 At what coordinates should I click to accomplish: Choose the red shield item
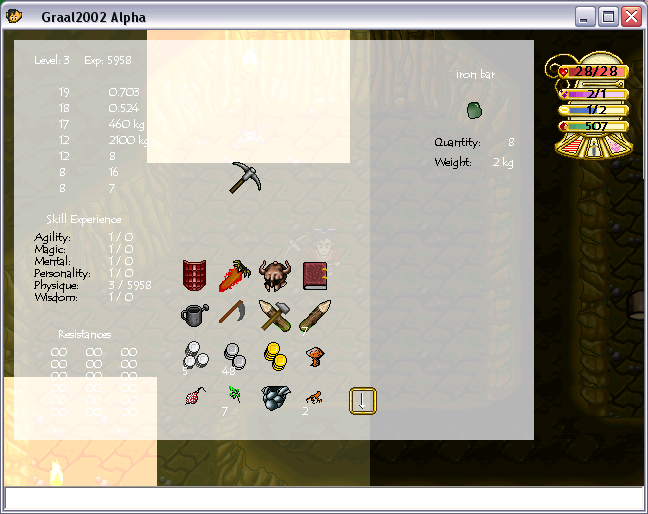click(x=194, y=275)
